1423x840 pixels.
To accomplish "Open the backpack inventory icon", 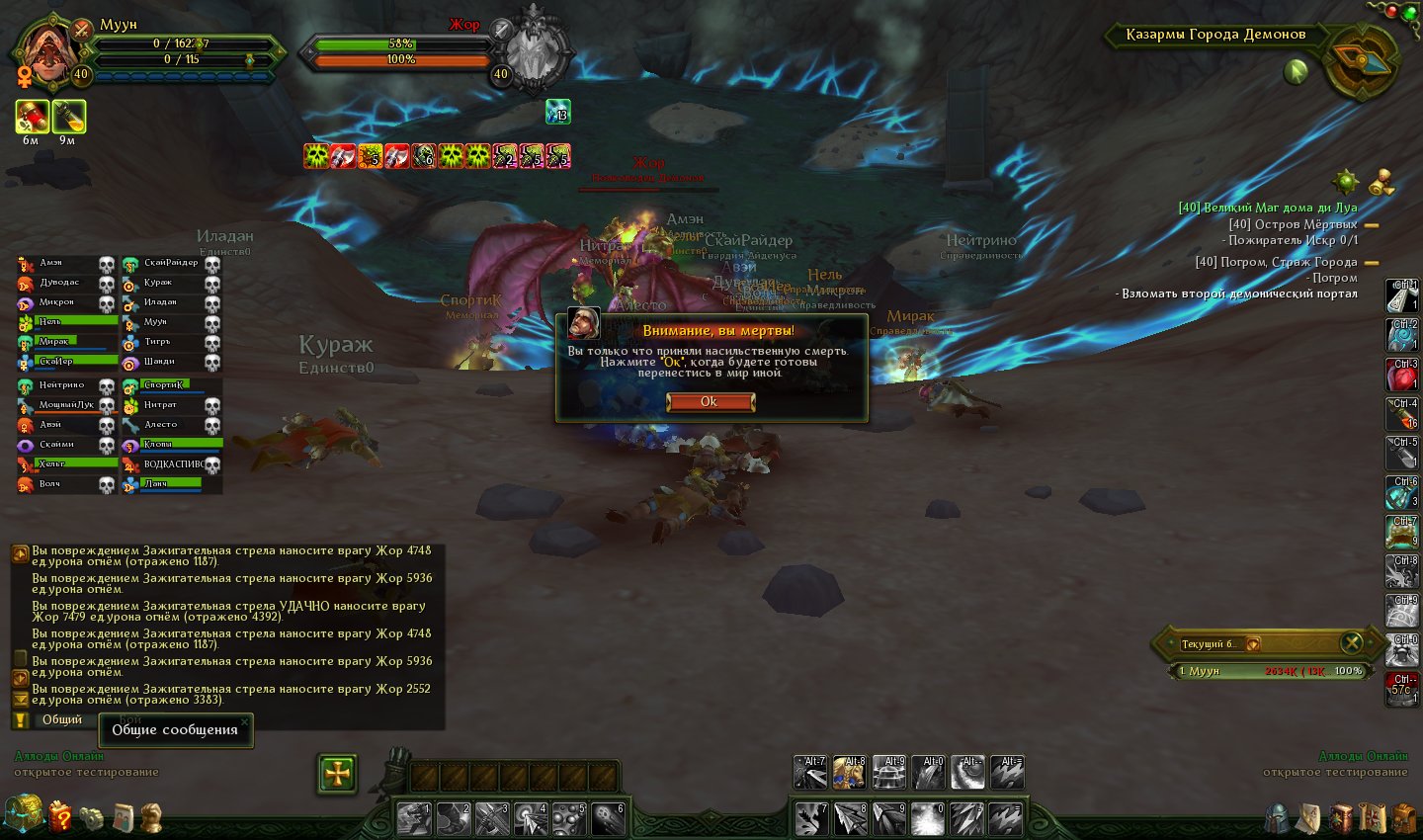I will (x=1404, y=818).
